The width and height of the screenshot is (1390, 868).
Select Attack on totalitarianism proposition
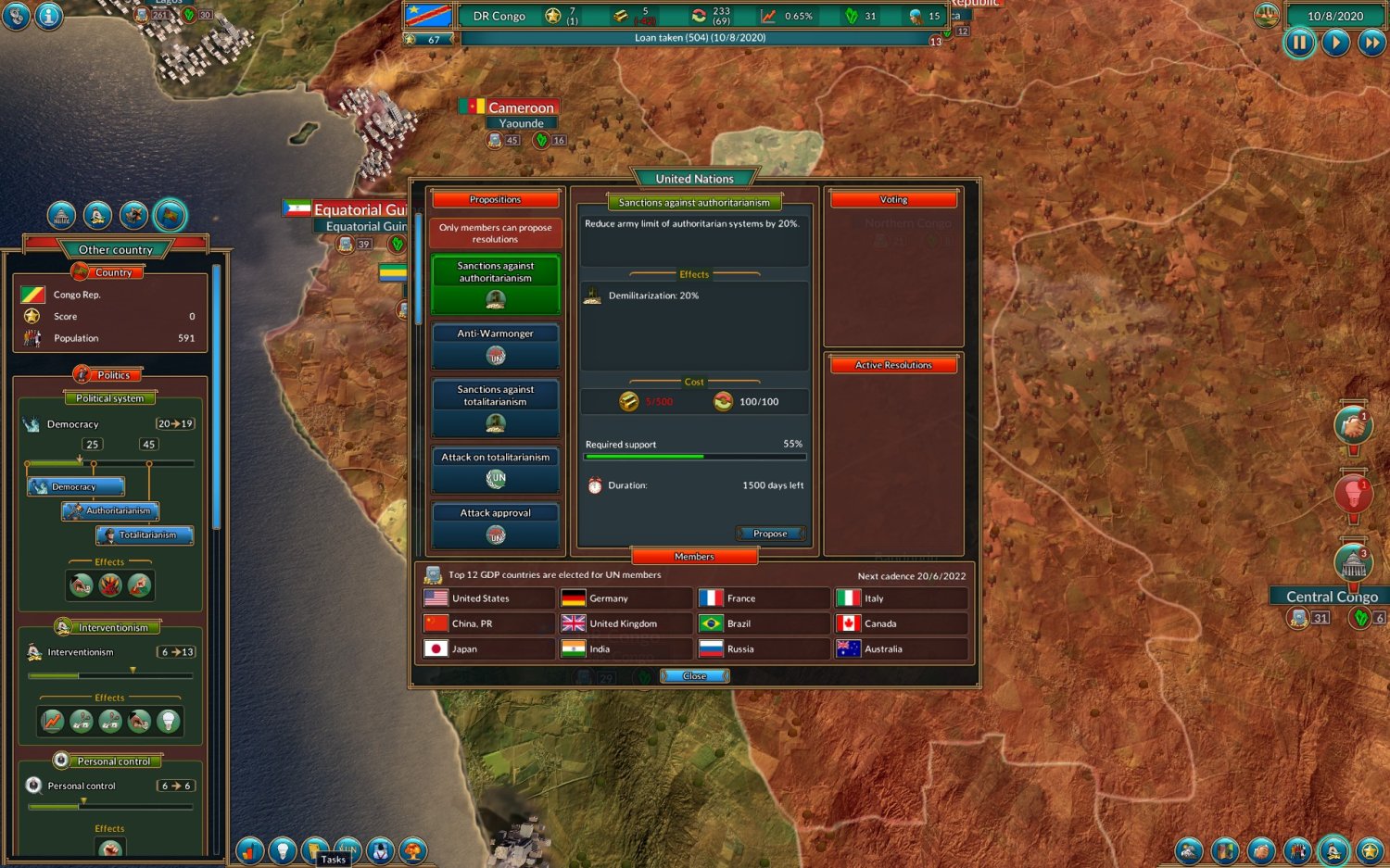(x=496, y=469)
